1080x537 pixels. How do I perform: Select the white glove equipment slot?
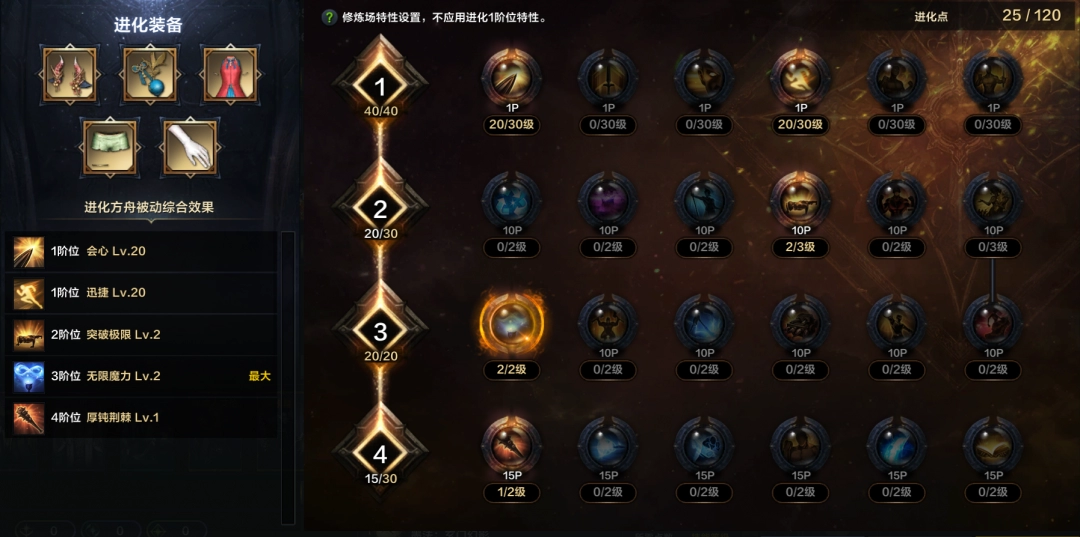190,147
